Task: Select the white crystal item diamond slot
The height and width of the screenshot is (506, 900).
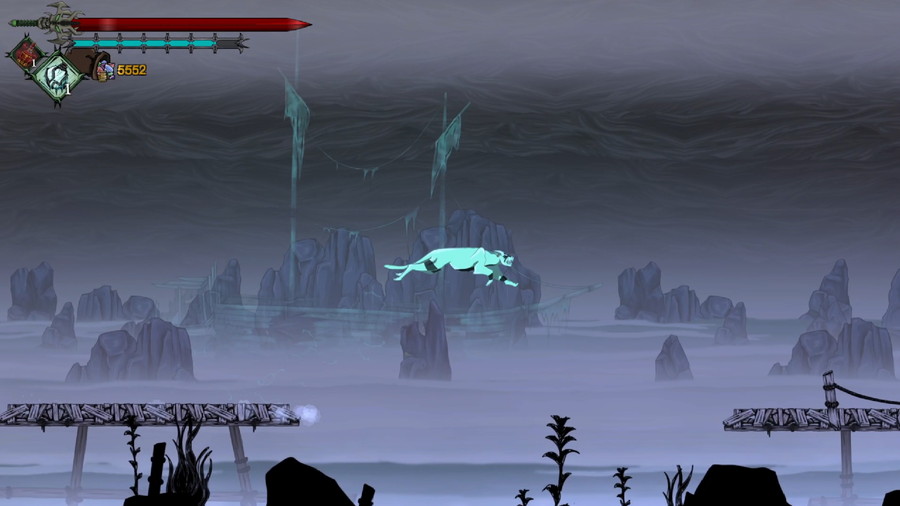Action: (x=57, y=74)
